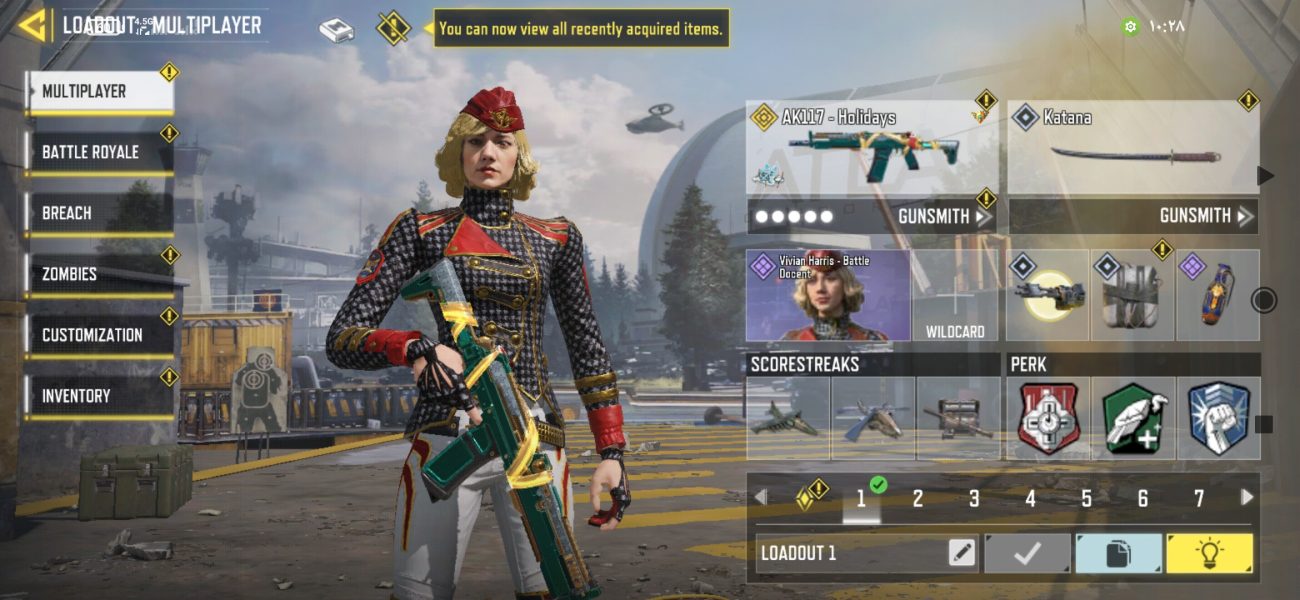Click the yellow lightbulb recommendation button
The height and width of the screenshot is (600, 1300).
1208,553
